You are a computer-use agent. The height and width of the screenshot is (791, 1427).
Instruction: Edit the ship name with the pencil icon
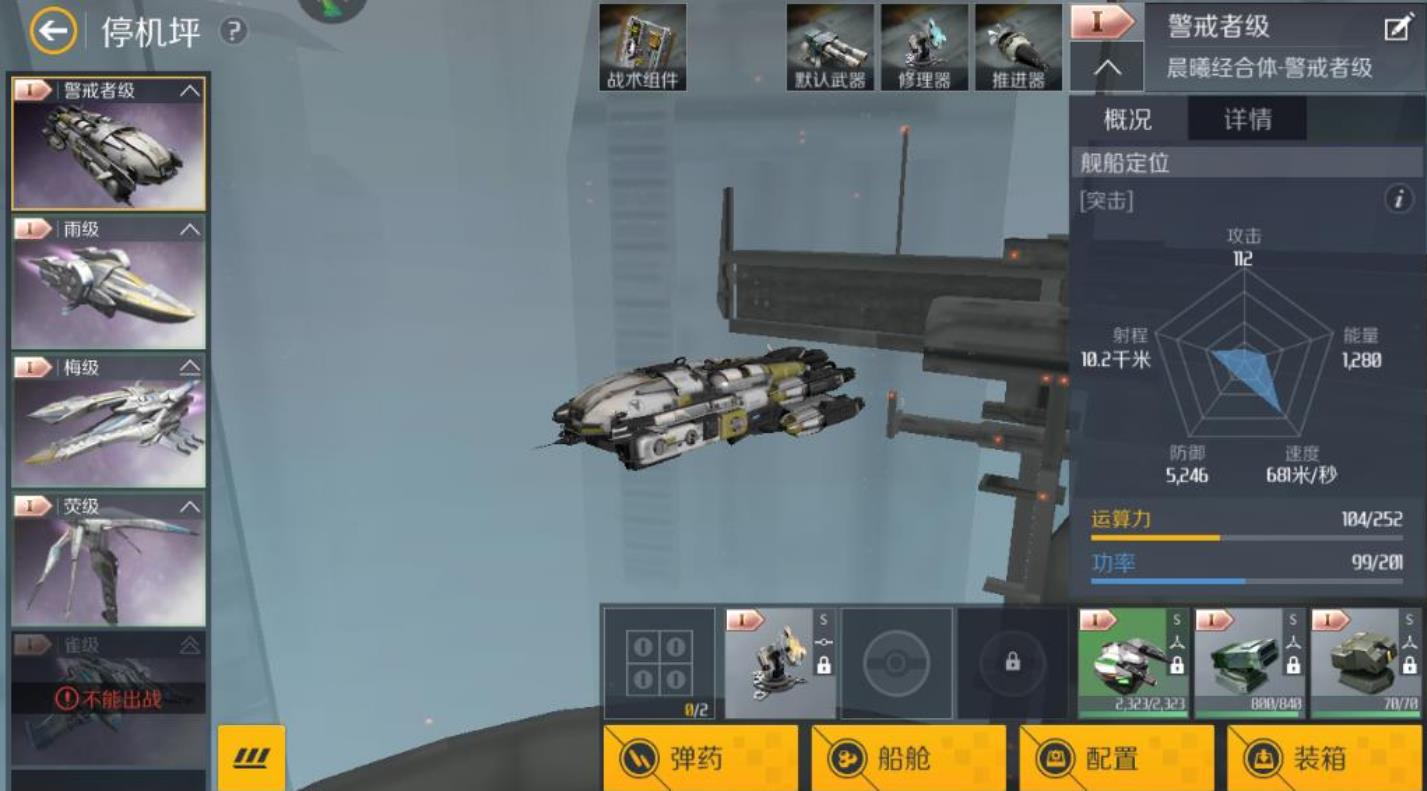pos(1397,28)
